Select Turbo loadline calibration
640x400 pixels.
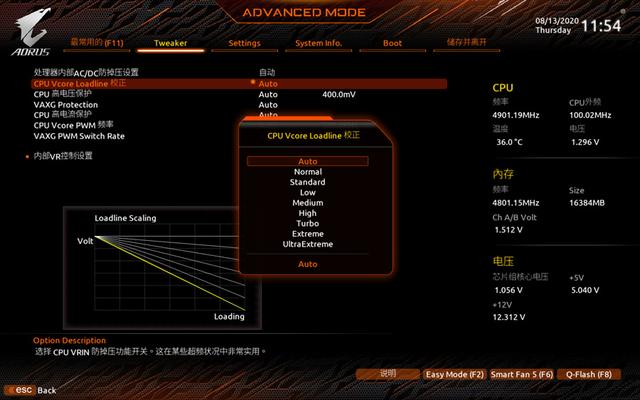coord(308,223)
